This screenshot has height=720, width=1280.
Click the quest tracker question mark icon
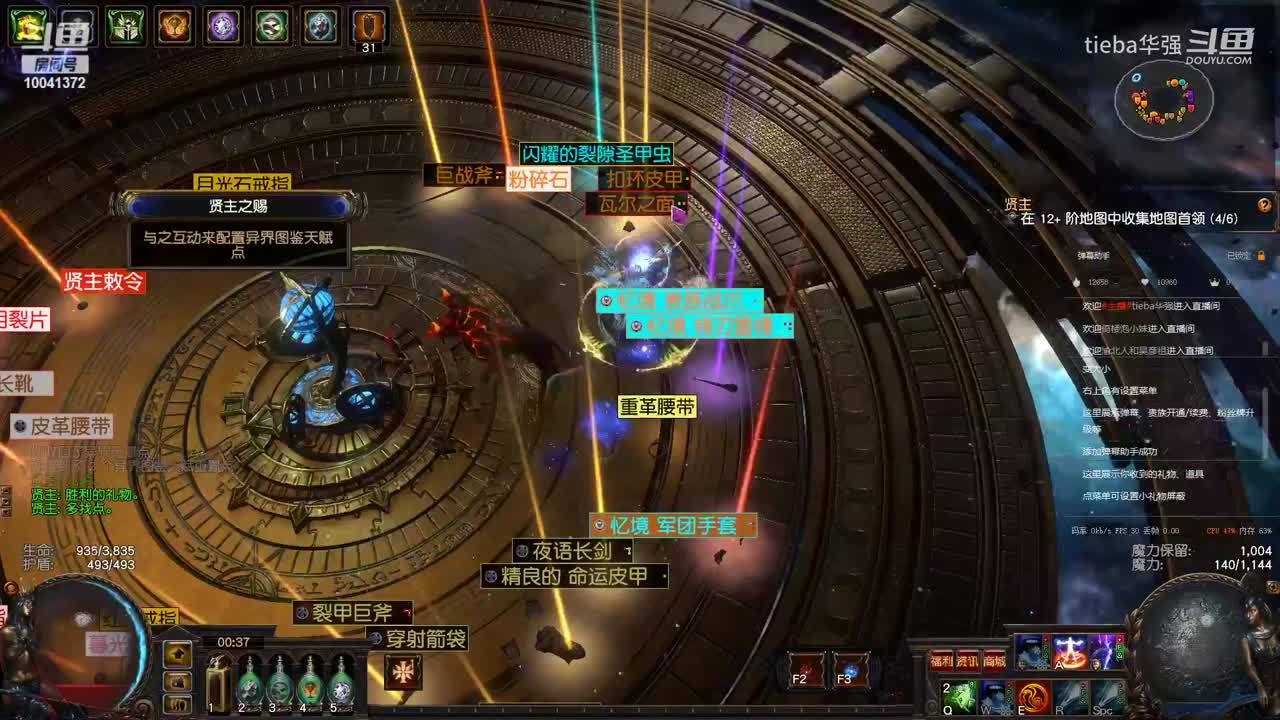pos(1264,205)
